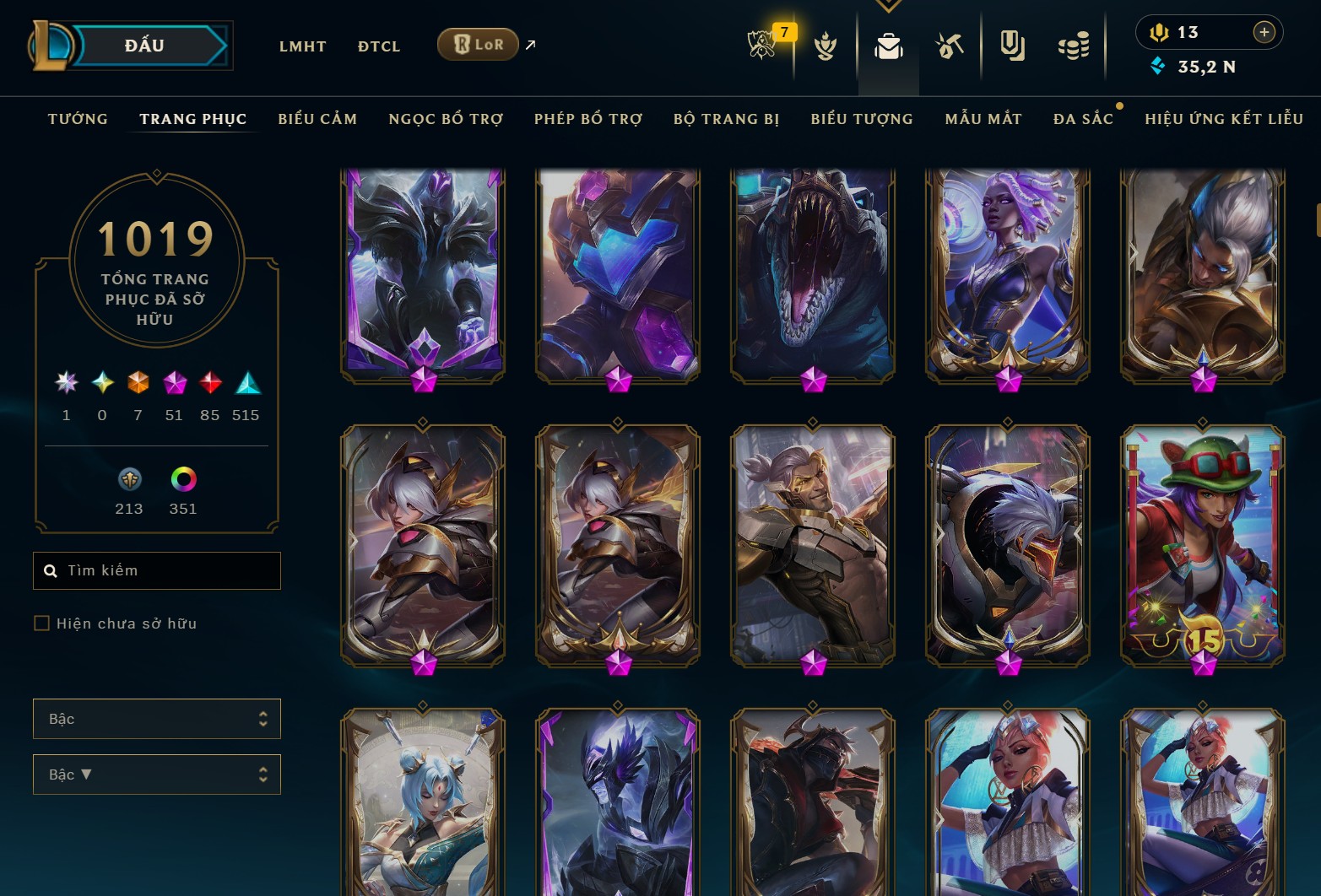The image size is (1321, 896).
Task: Show the BỘ TRANG BỊ tab
Action: (726, 119)
